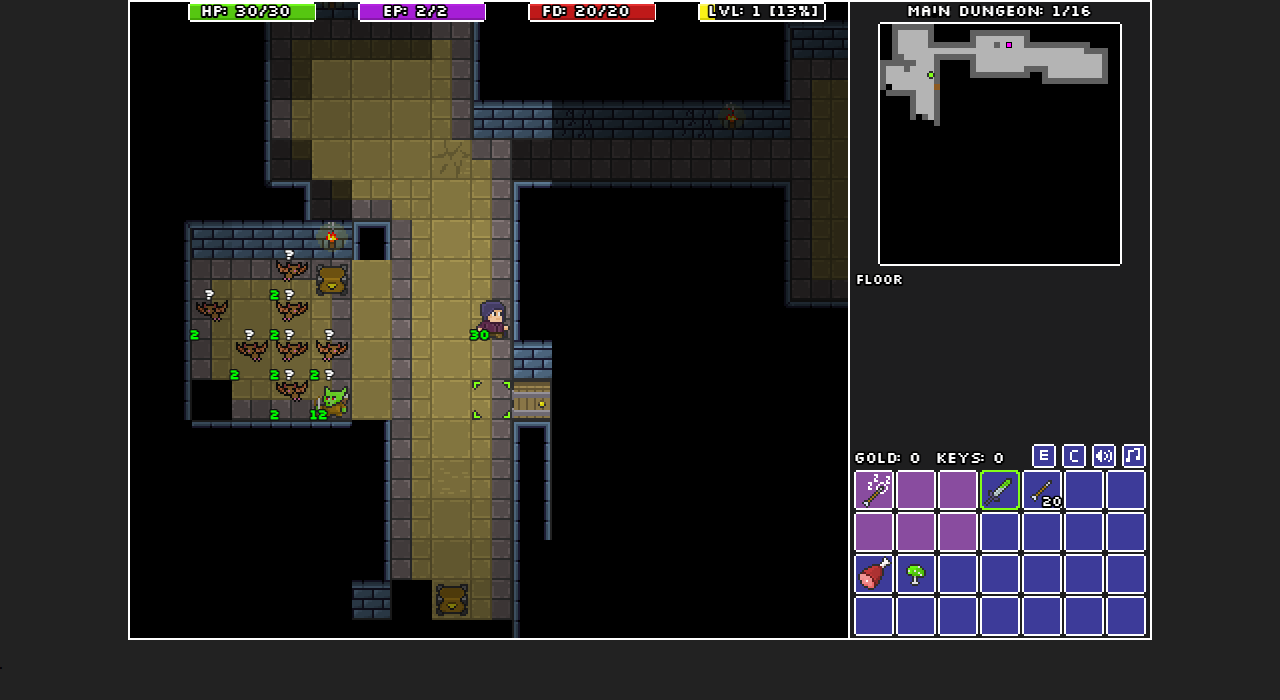Select the green sword slot
The image size is (1280, 700).
pyautogui.click(x=1000, y=490)
